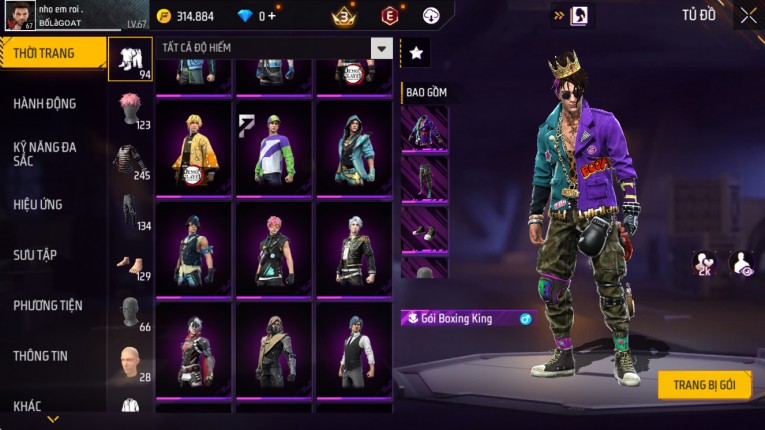The height and width of the screenshot is (430, 765).
Task: Open the player profile avatar
Action: coord(18,15)
